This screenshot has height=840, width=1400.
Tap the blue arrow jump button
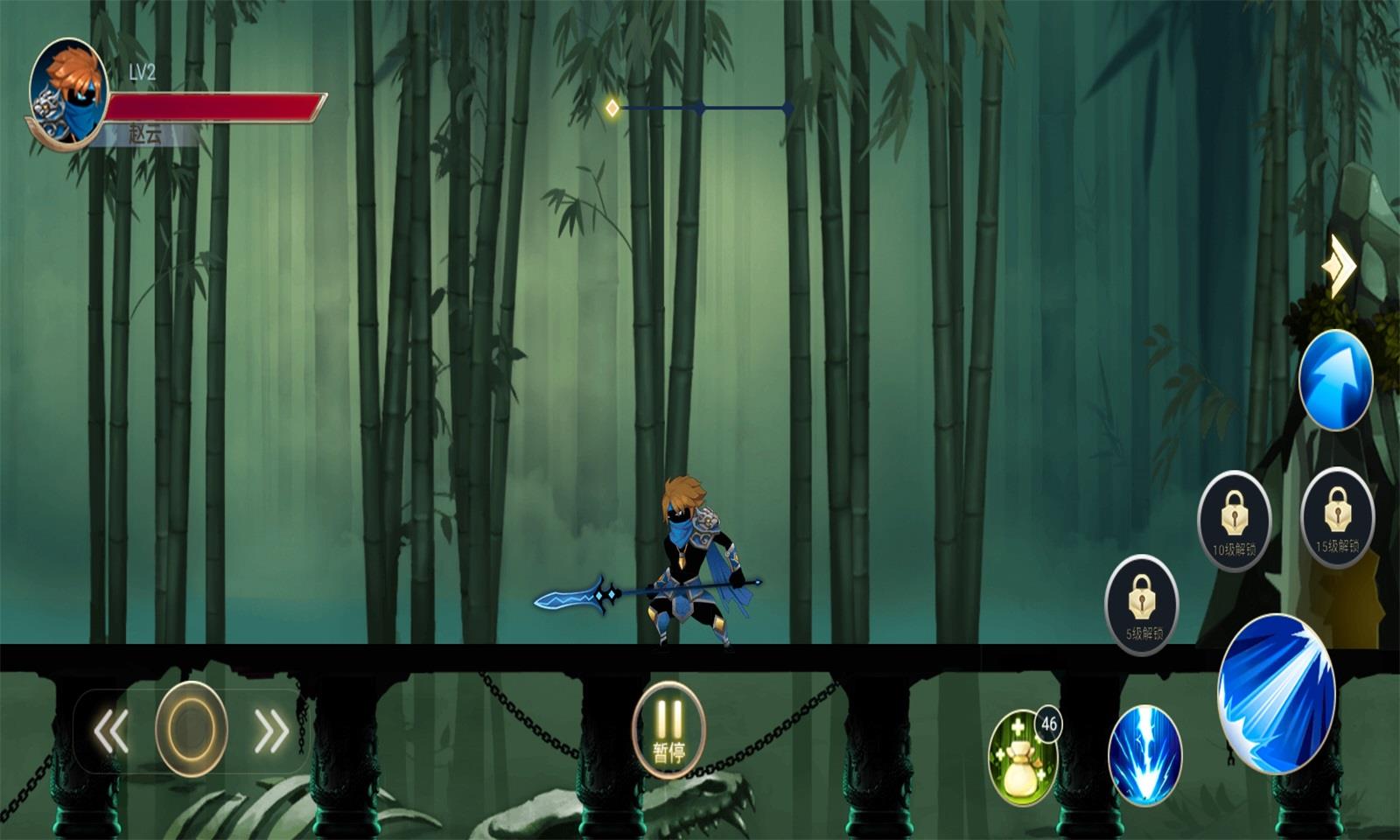pos(1335,380)
